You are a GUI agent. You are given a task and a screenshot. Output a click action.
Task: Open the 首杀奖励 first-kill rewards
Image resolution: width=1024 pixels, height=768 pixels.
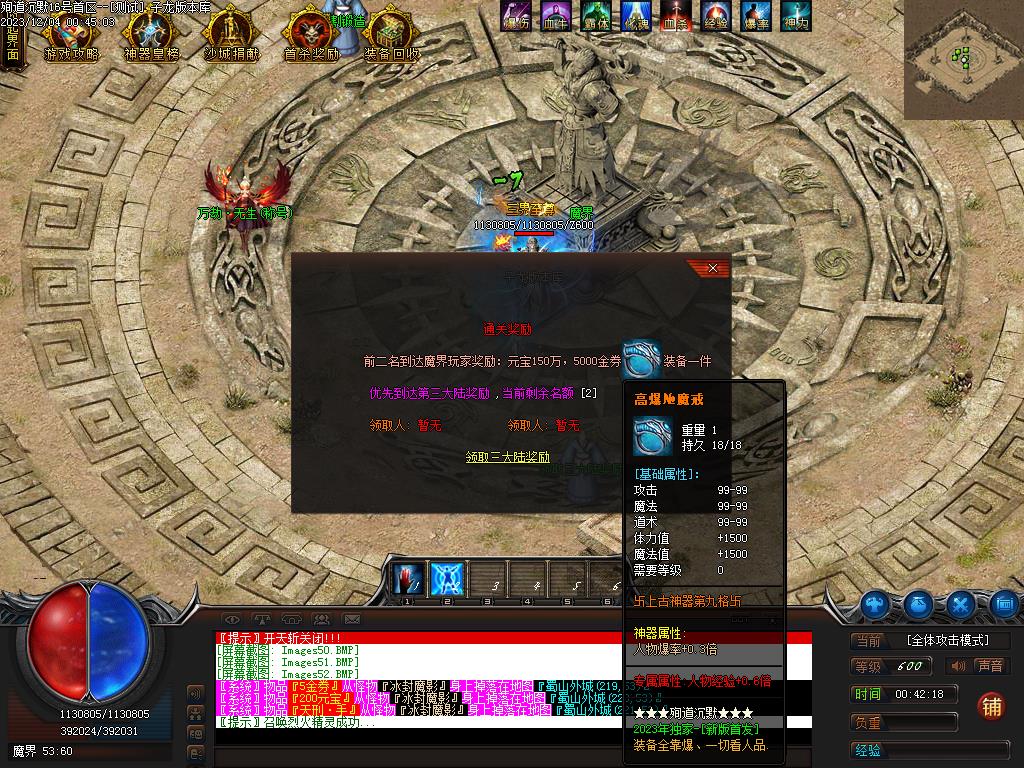[x=310, y=38]
